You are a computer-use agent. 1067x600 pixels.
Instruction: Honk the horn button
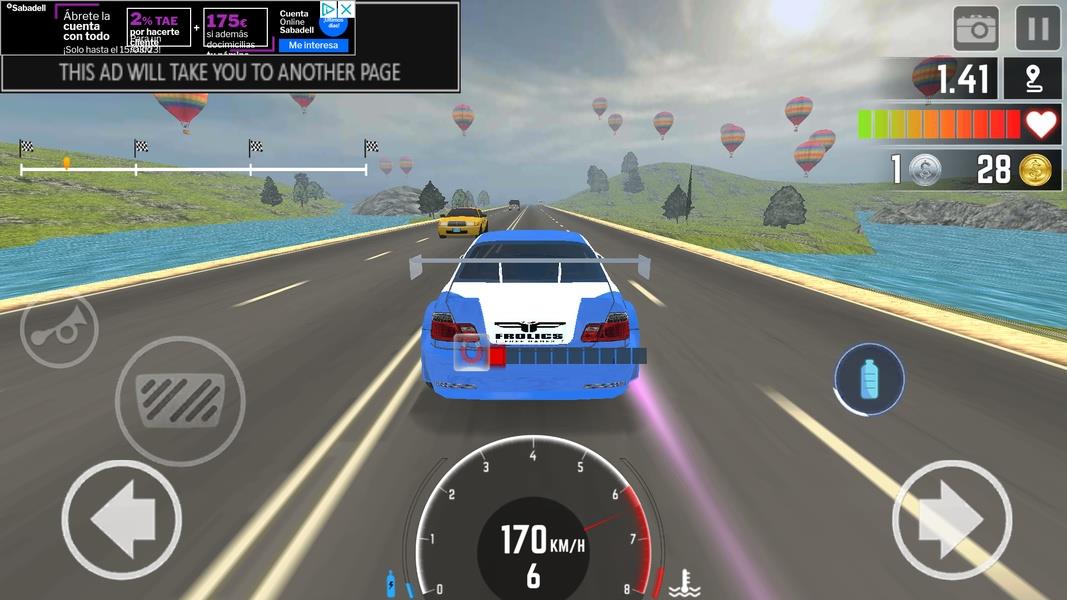(x=59, y=331)
